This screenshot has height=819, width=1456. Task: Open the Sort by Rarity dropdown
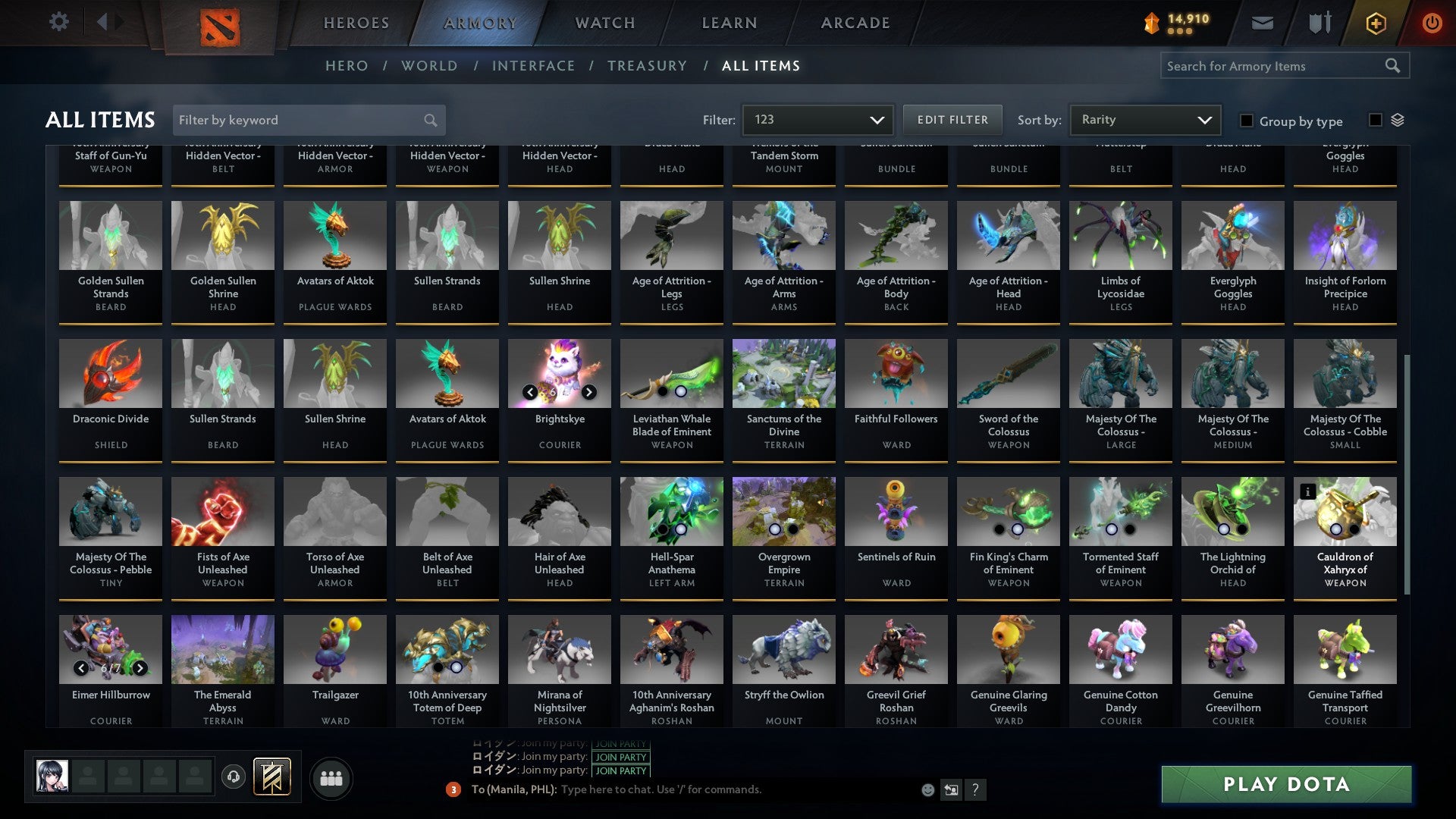(x=1144, y=119)
